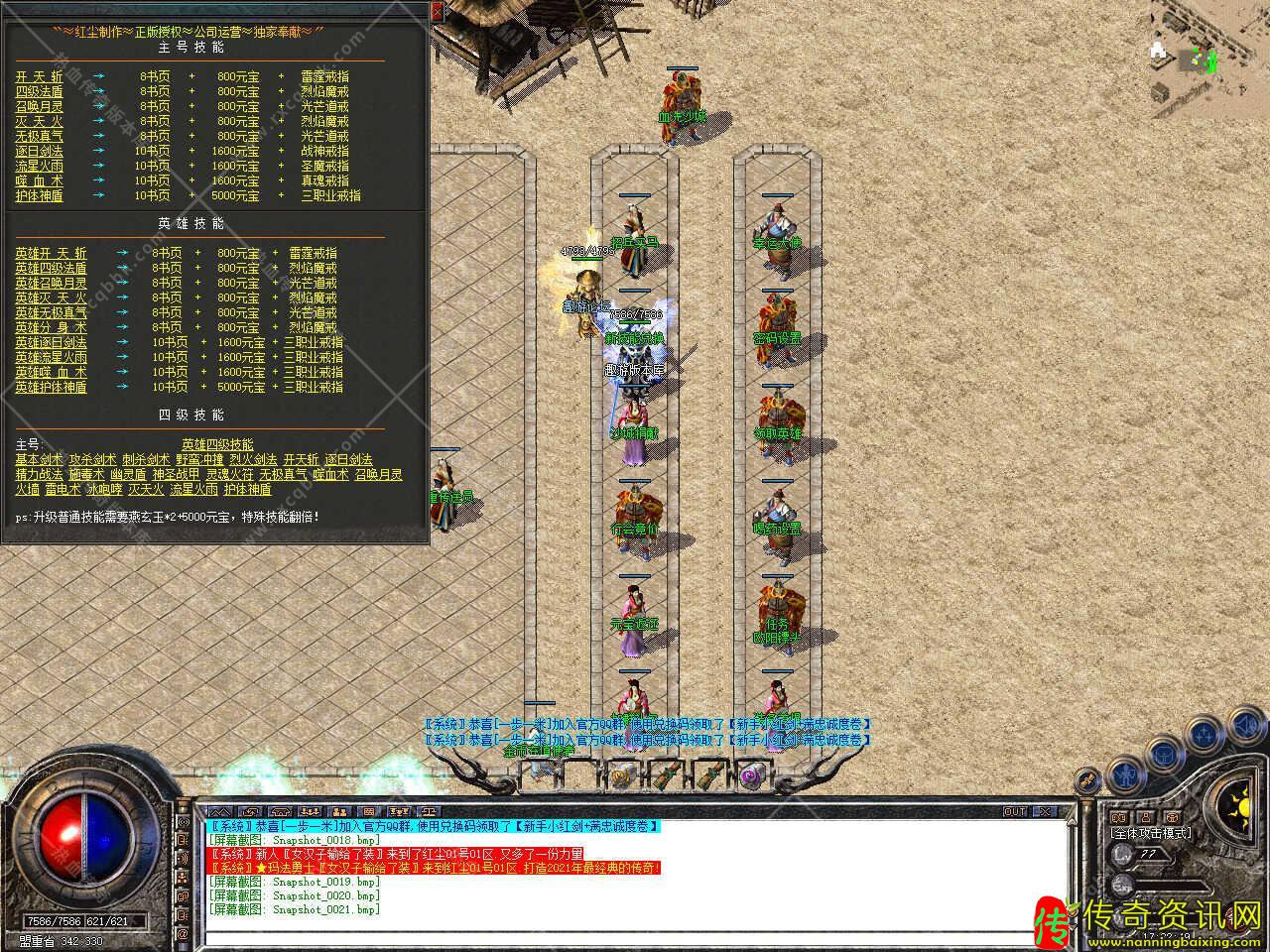Select the 神圣战甲 level-four skill link
This screenshot has width=1270, height=952.
tap(176, 474)
